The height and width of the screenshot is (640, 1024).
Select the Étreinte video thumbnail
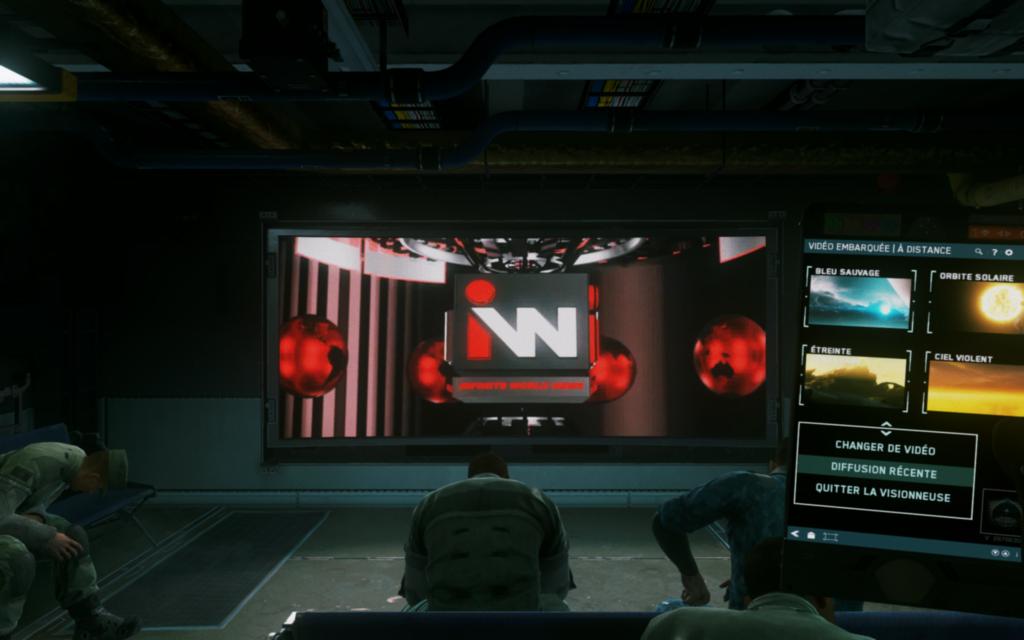pyautogui.click(x=855, y=381)
